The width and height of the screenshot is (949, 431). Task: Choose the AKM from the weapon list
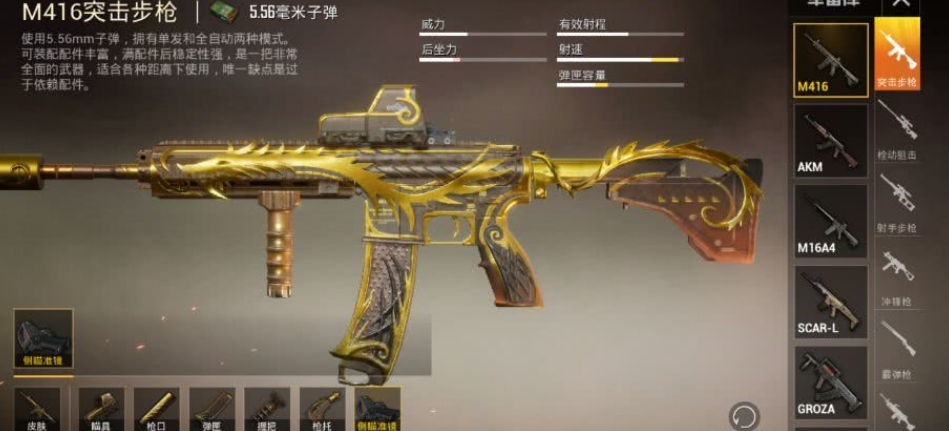pyautogui.click(x=830, y=141)
